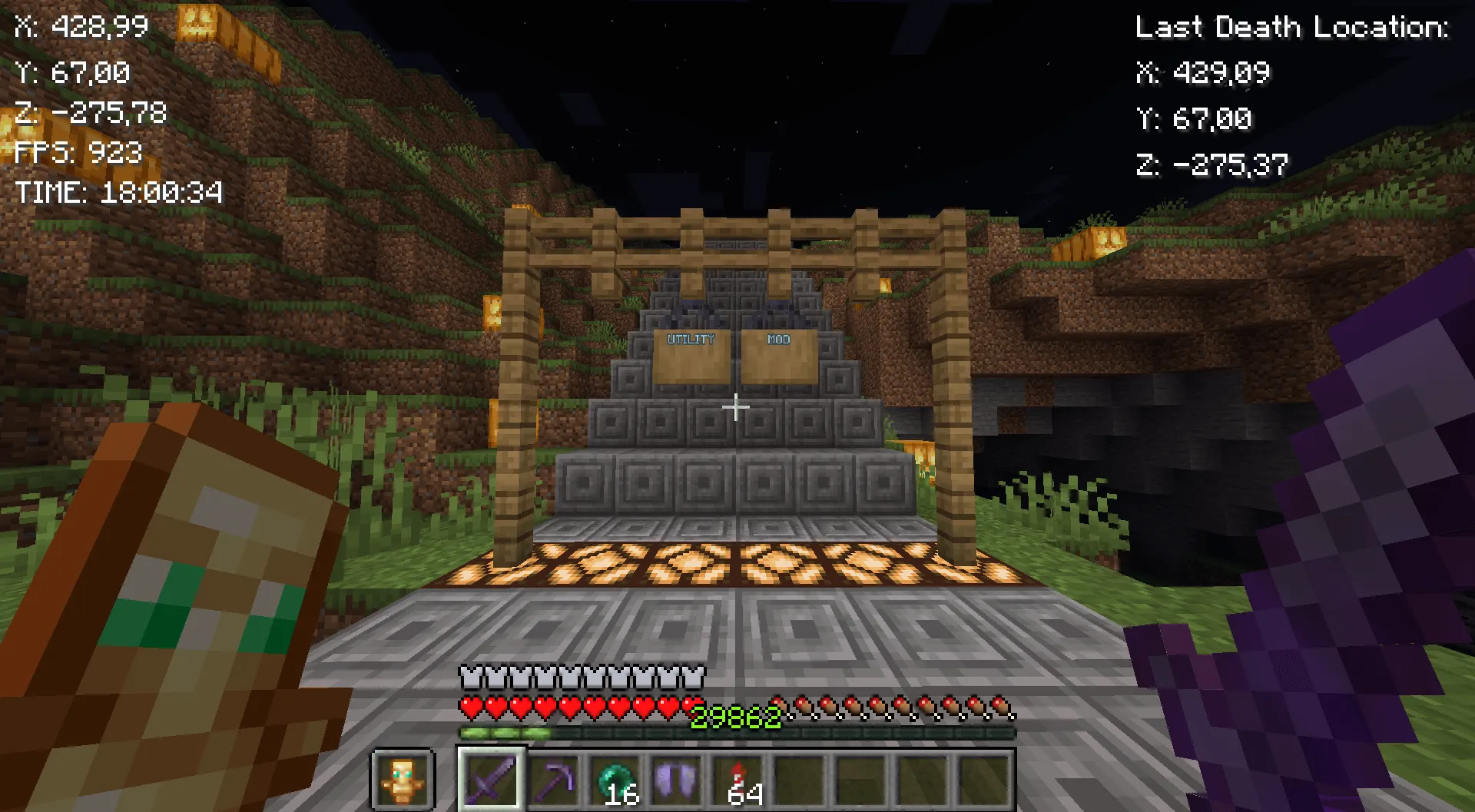Click the first heart in the health bar
The image size is (1475, 812).
pyautogui.click(x=471, y=706)
